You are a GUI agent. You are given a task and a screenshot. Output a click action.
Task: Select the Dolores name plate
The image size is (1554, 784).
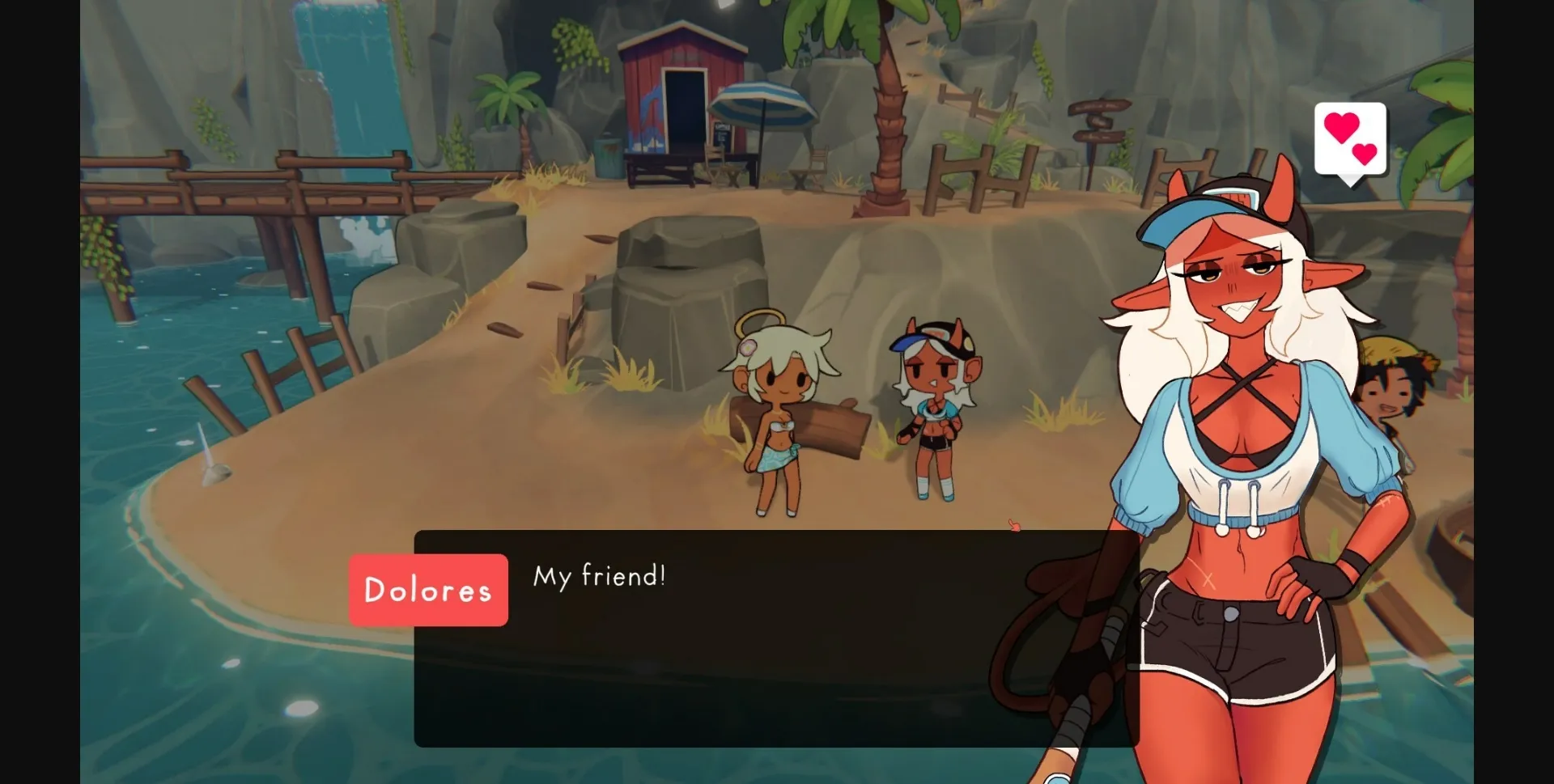pyautogui.click(x=428, y=590)
